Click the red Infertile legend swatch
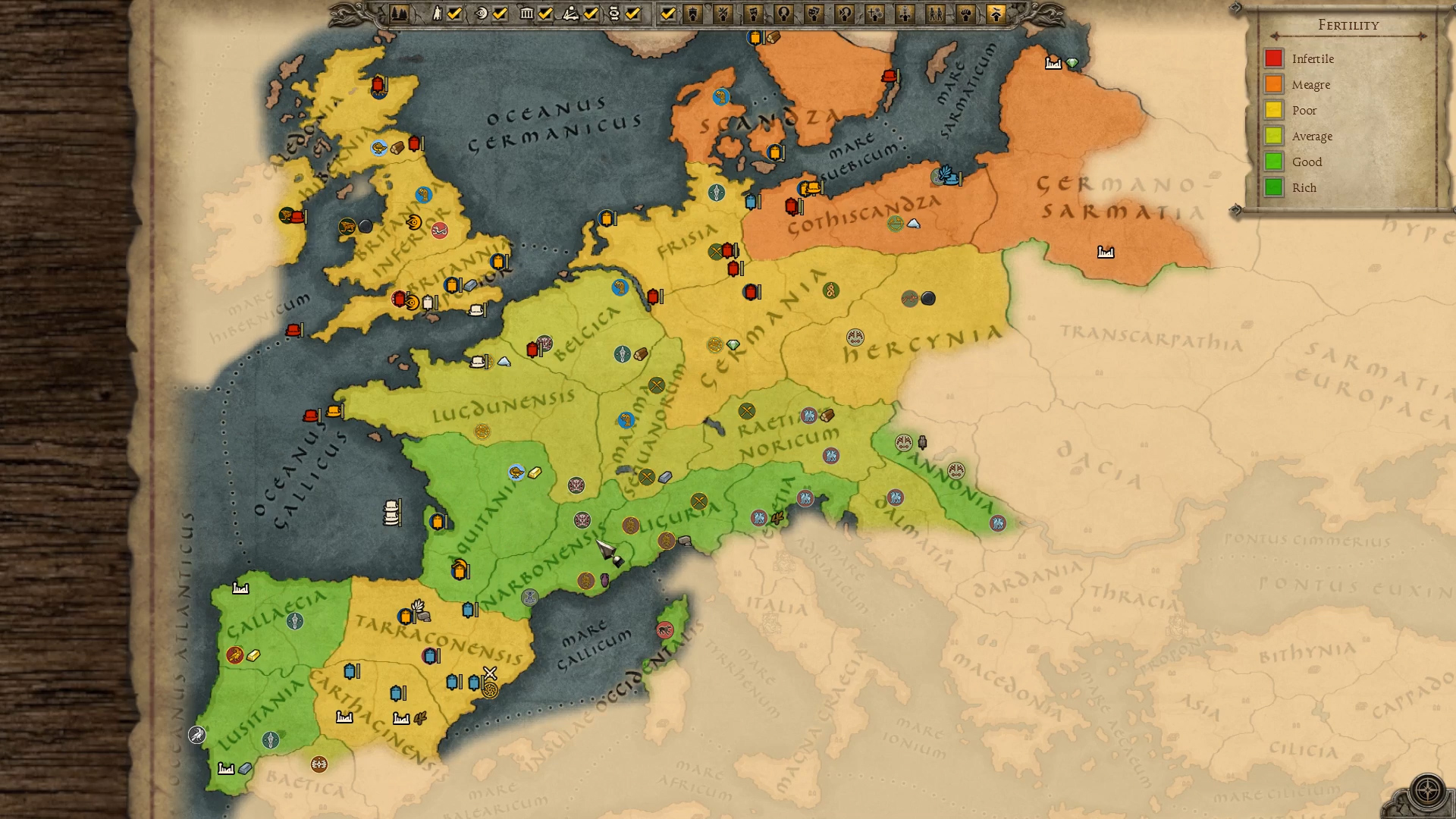 coord(1273,58)
